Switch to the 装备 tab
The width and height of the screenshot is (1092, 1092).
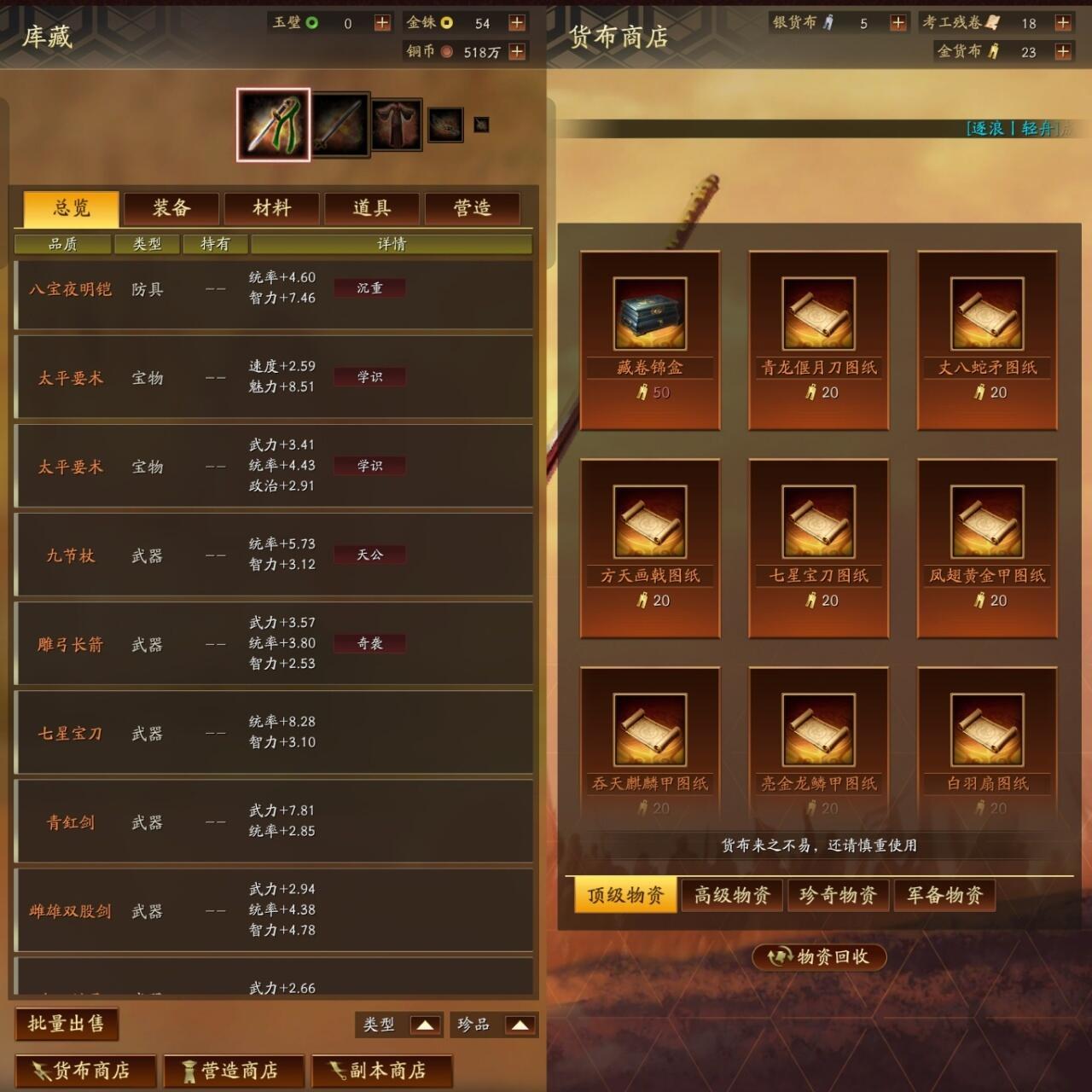pyautogui.click(x=171, y=207)
